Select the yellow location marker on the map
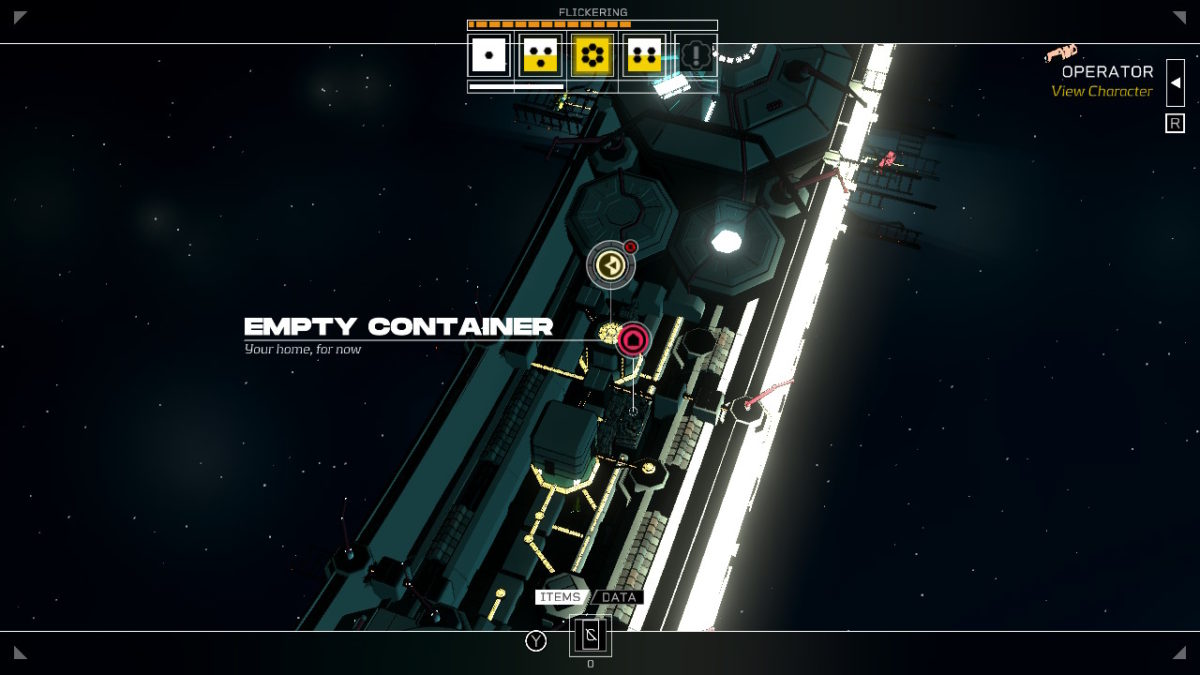Image resolution: width=1200 pixels, height=675 pixels. point(610,265)
